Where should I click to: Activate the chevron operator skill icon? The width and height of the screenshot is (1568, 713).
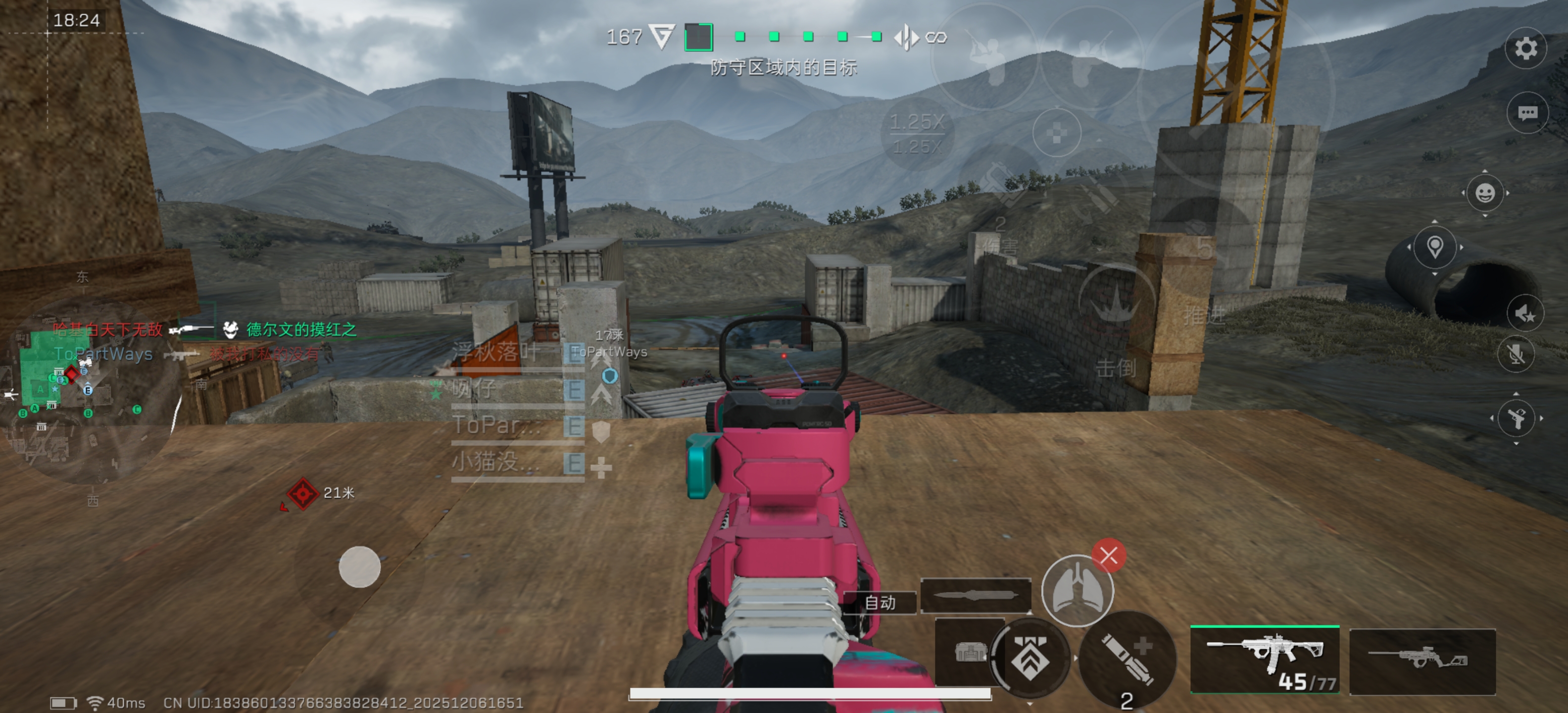(x=1030, y=658)
